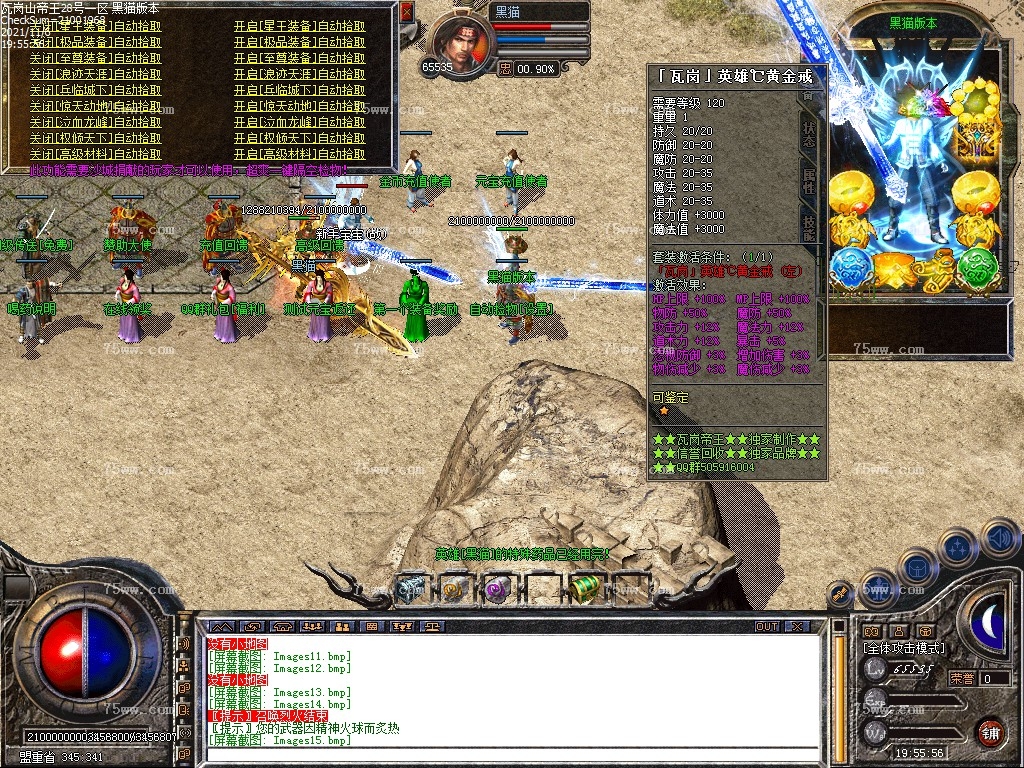Toggle the 全体攻击模式 attack mode label
Viewport: 1024px width, 768px height.
904,648
